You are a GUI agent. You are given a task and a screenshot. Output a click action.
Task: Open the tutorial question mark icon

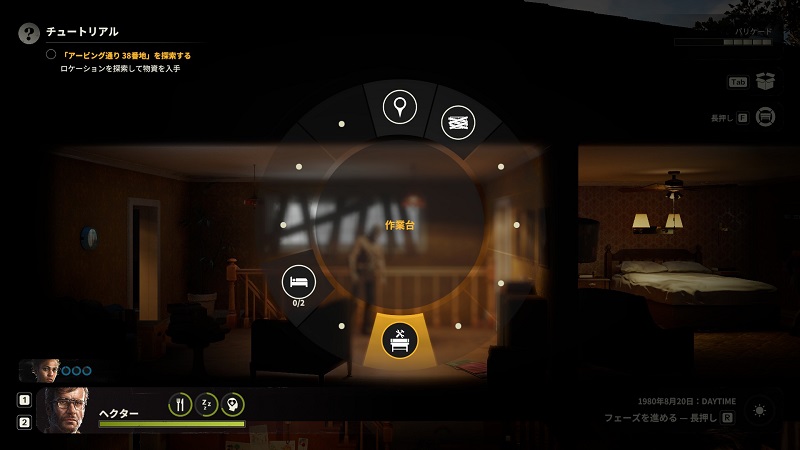point(28,32)
